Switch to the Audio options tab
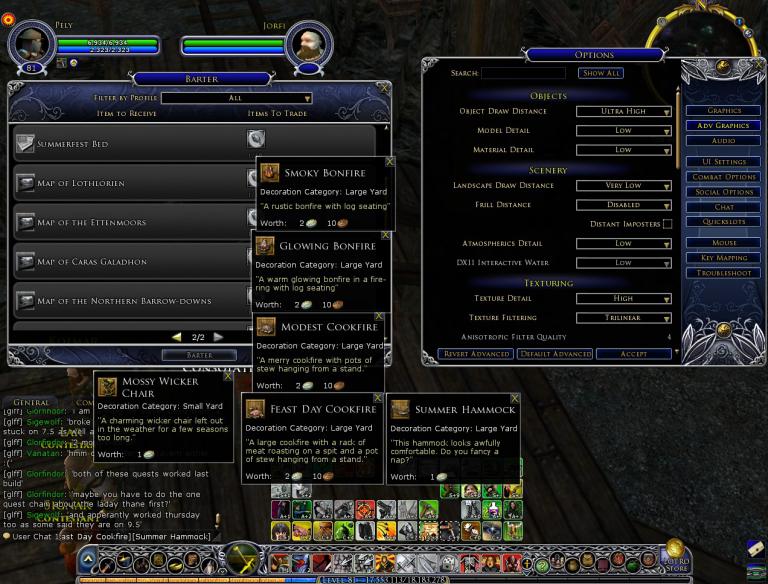 [x=724, y=141]
